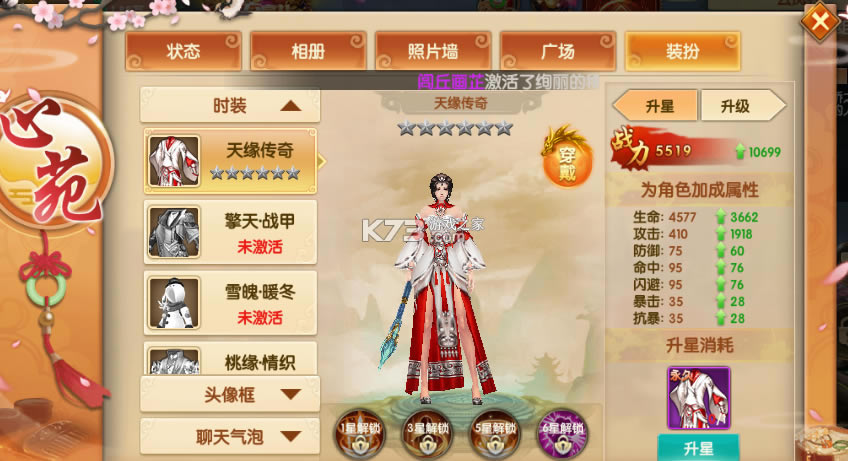Open the 相册 tab

point(308,51)
